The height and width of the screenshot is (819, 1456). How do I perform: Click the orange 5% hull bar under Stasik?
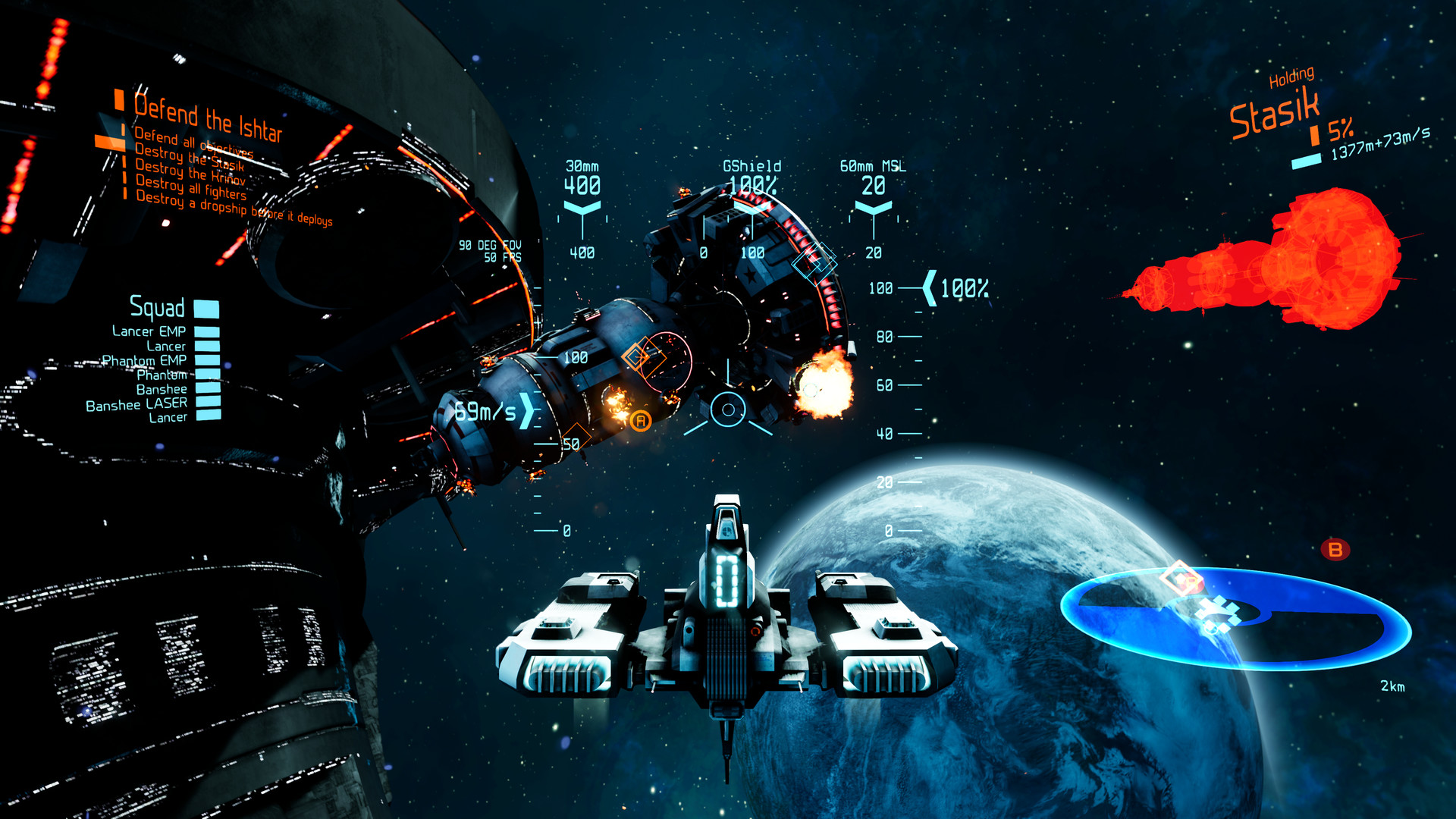tap(1315, 134)
